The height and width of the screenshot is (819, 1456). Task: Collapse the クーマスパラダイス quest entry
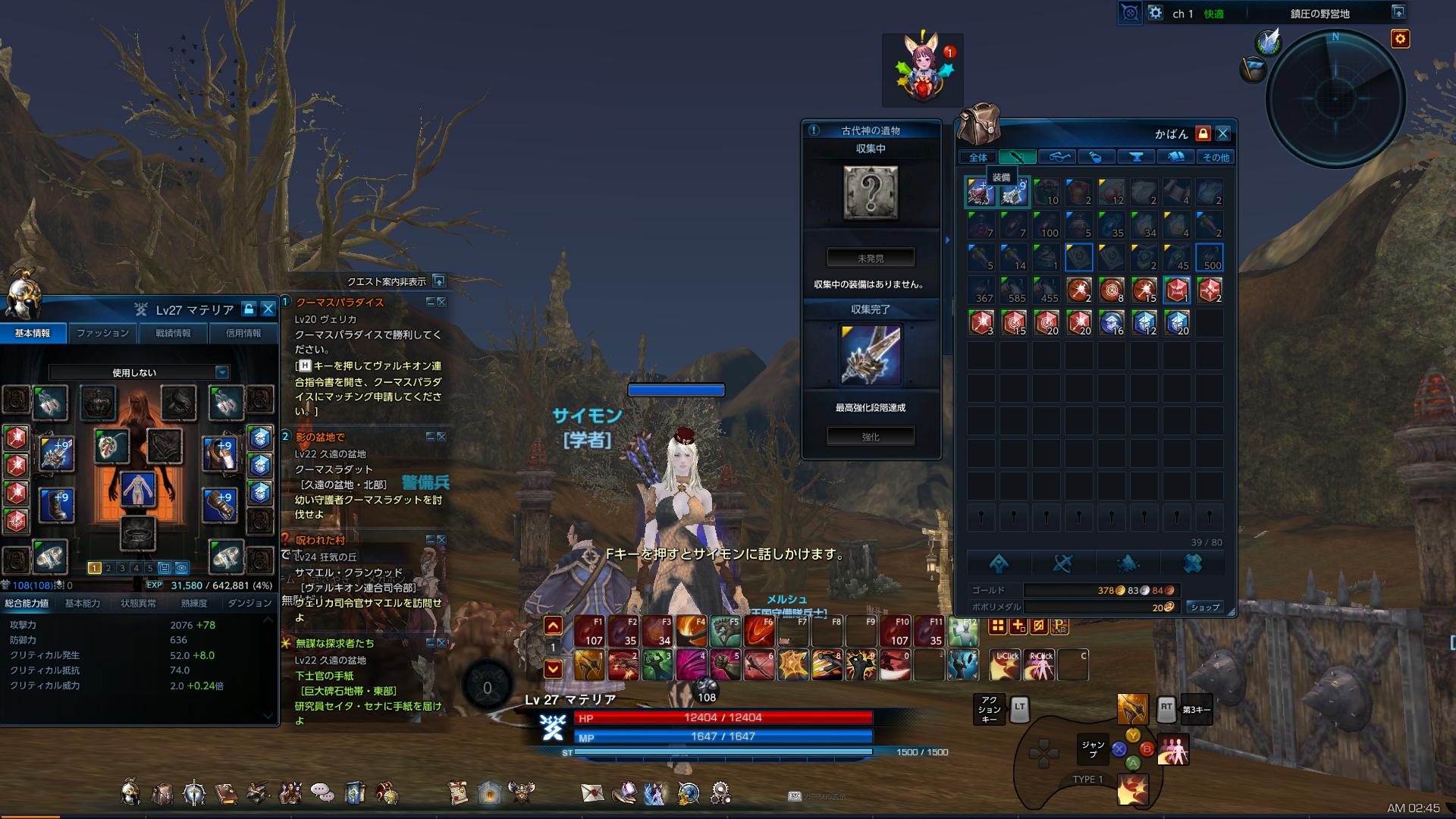[x=429, y=300]
